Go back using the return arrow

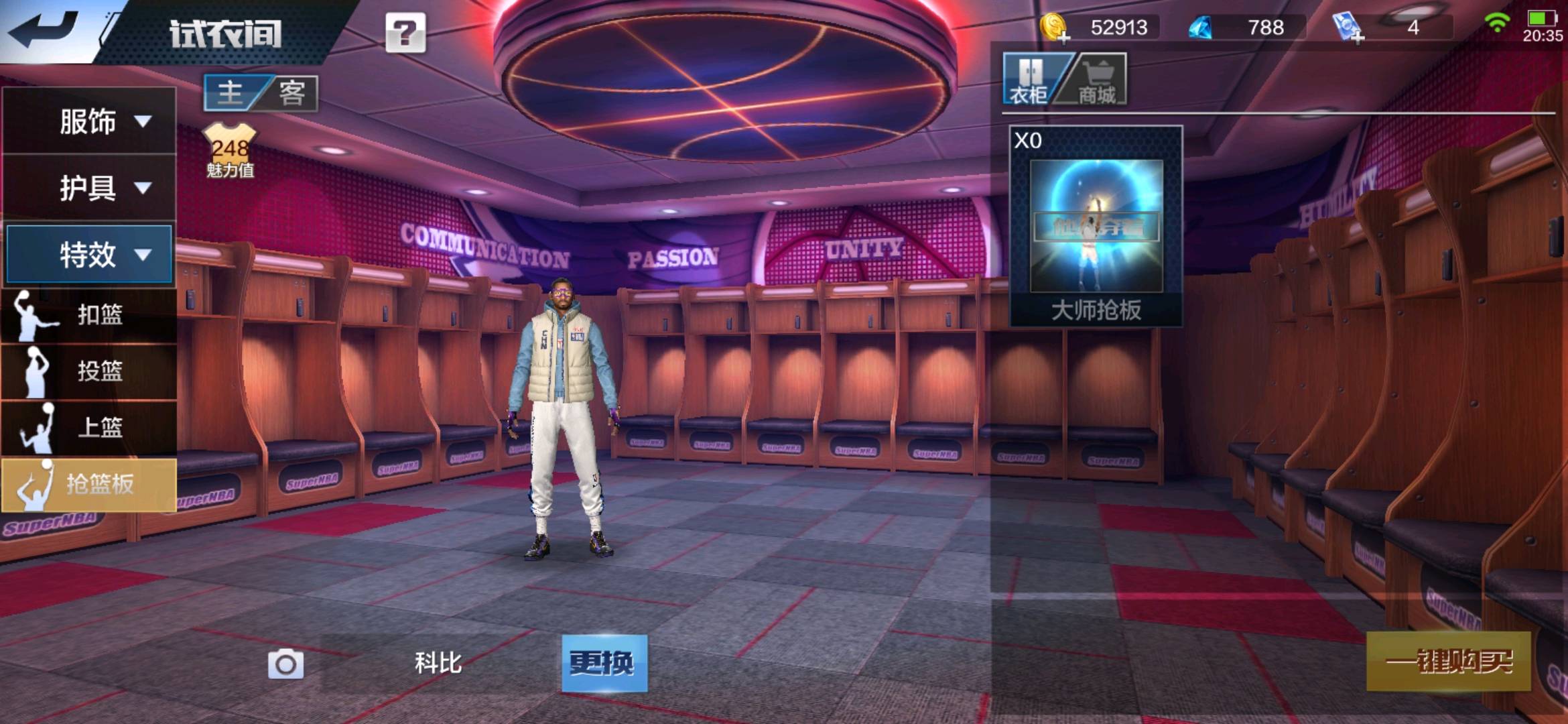click(44, 30)
